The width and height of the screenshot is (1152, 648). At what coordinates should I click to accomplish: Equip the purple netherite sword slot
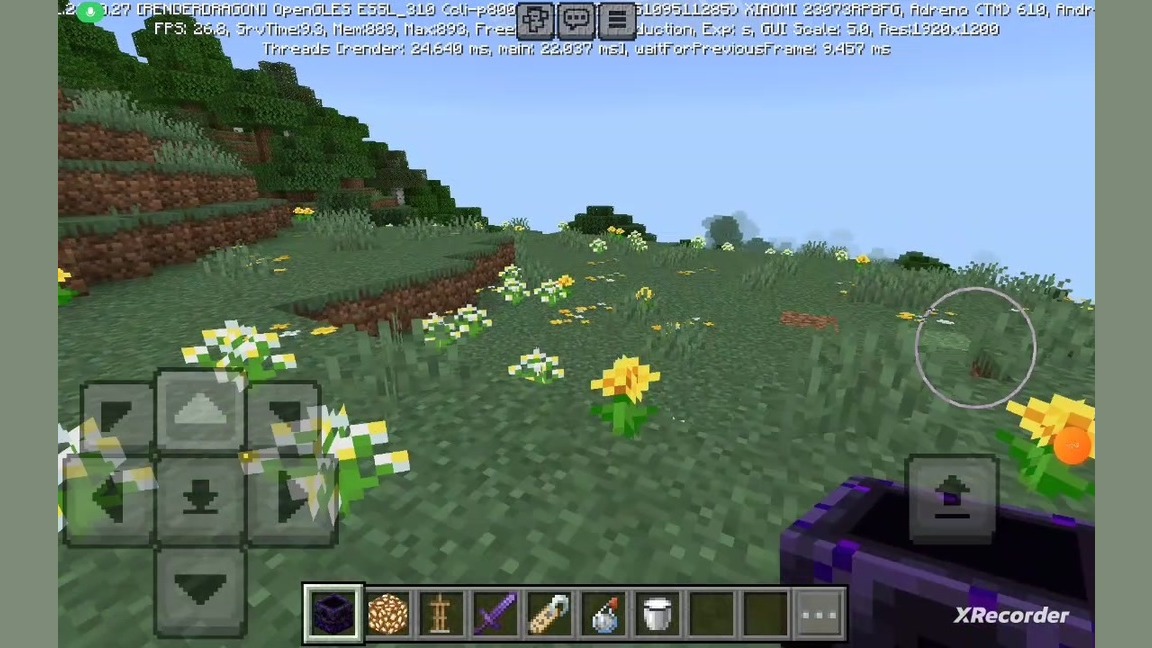point(495,612)
